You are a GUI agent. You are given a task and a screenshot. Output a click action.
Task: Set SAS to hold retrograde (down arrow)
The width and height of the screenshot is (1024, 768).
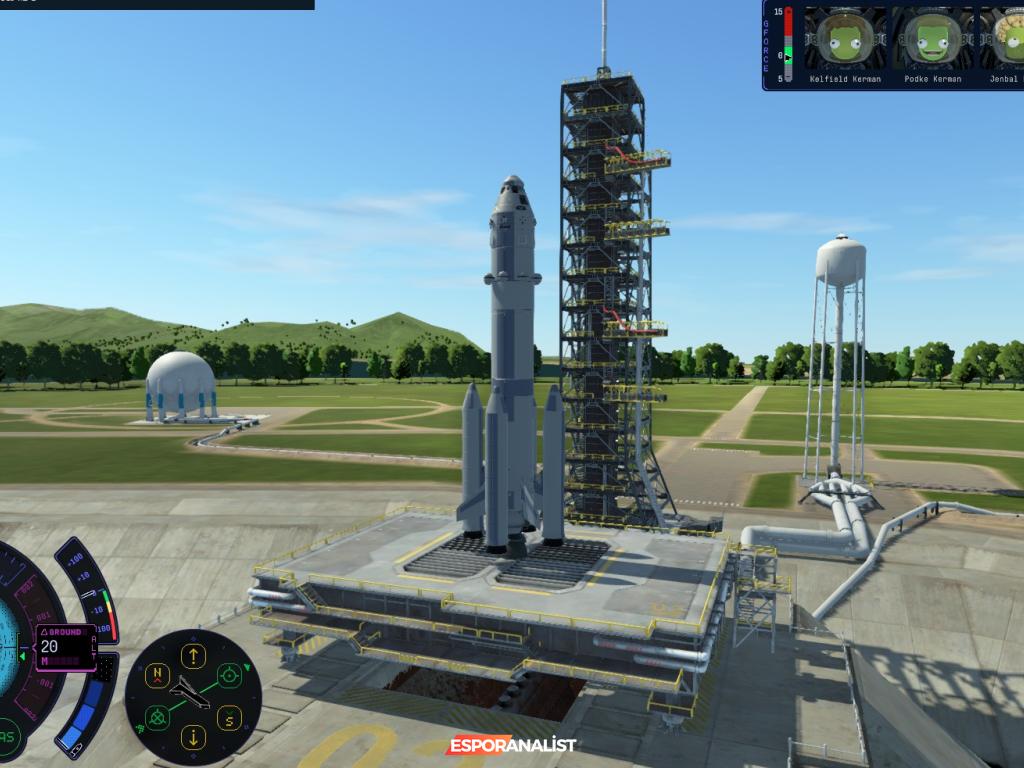(192, 738)
